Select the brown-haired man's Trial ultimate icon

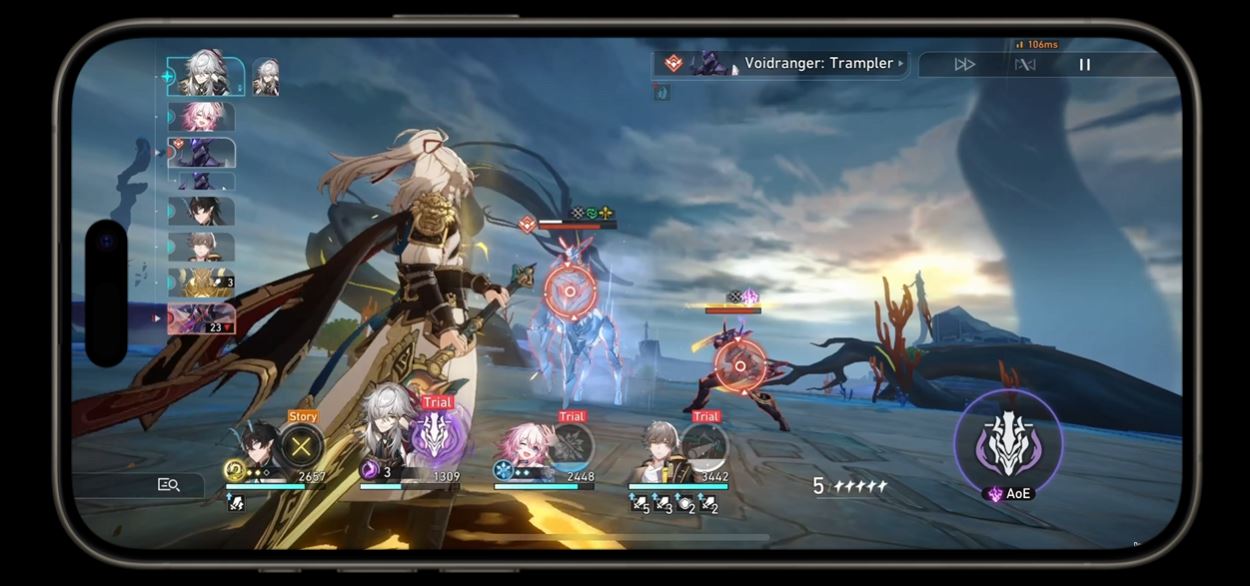705,446
